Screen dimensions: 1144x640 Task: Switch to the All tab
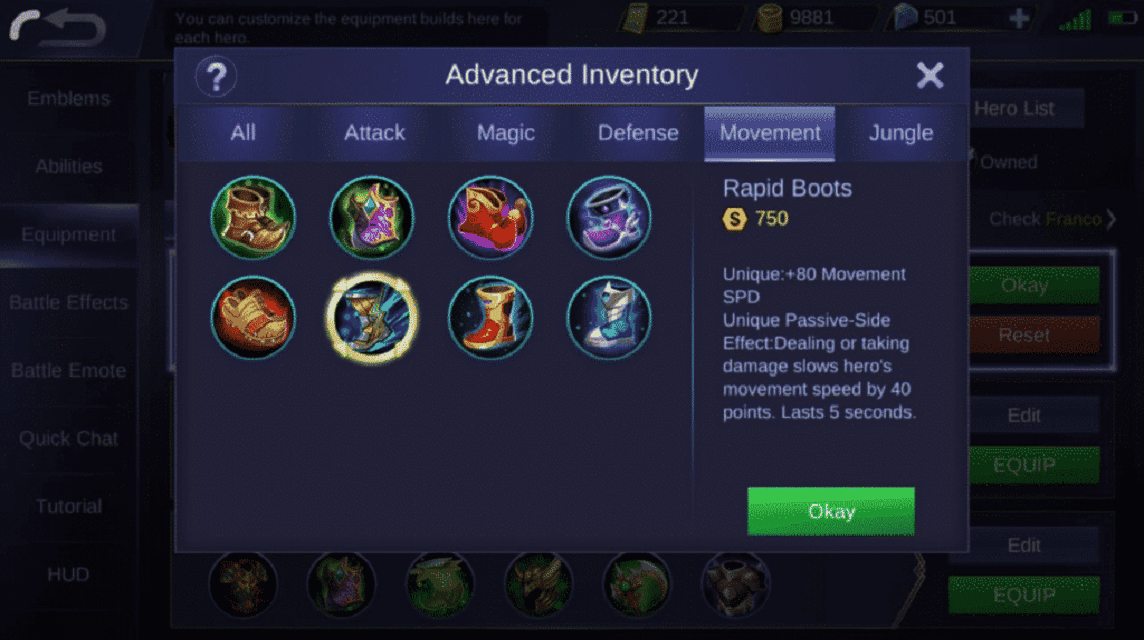coord(243,133)
